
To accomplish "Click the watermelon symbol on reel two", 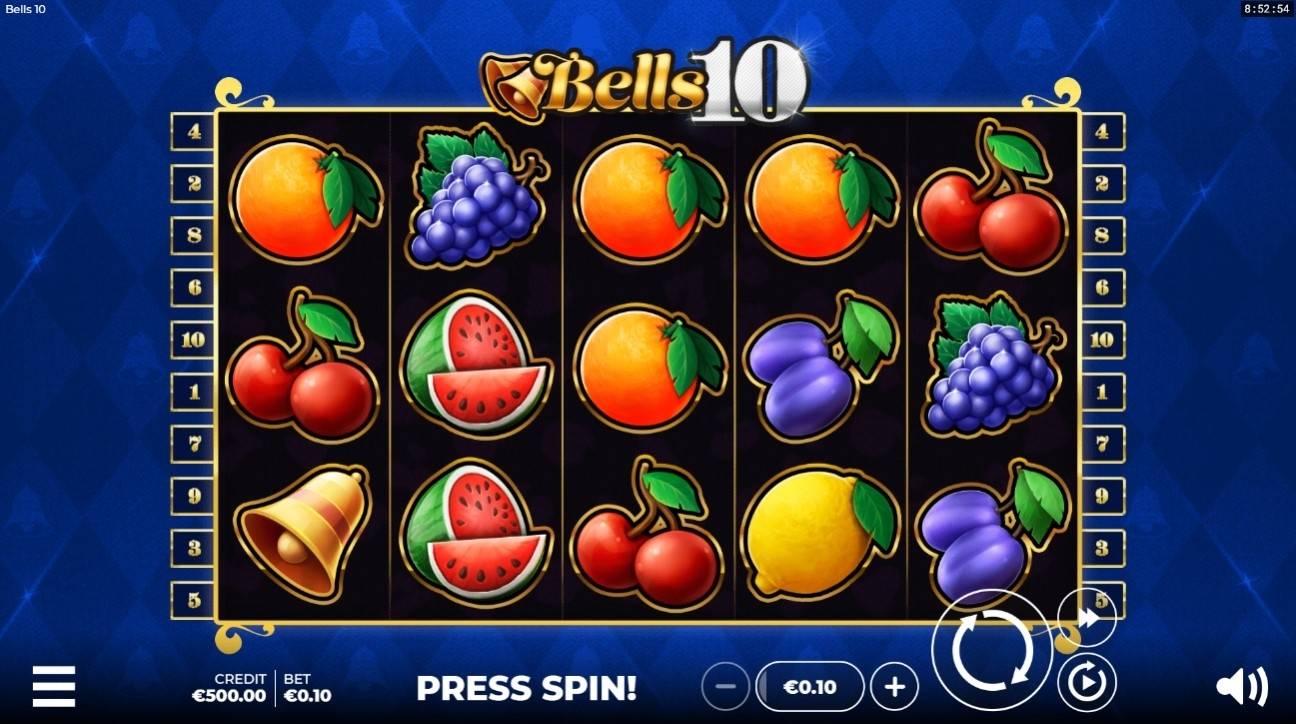I will [x=475, y=365].
